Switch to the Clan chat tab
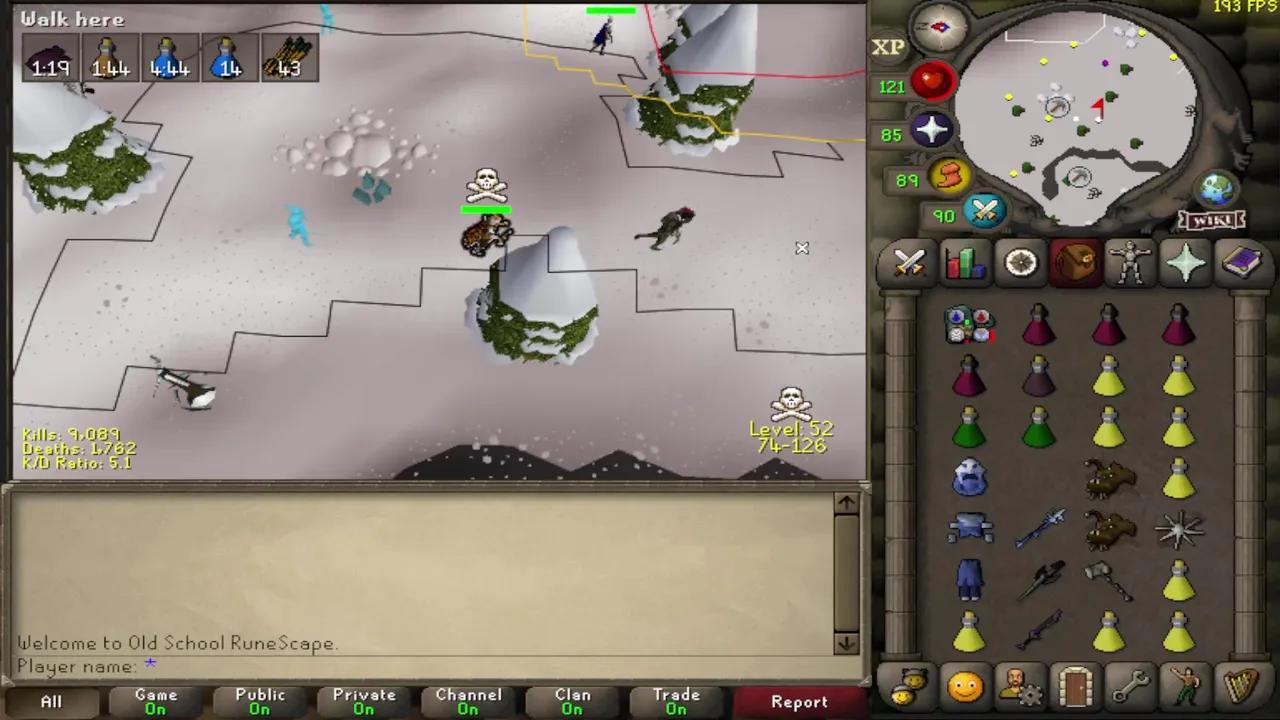The width and height of the screenshot is (1280, 720). click(x=572, y=700)
